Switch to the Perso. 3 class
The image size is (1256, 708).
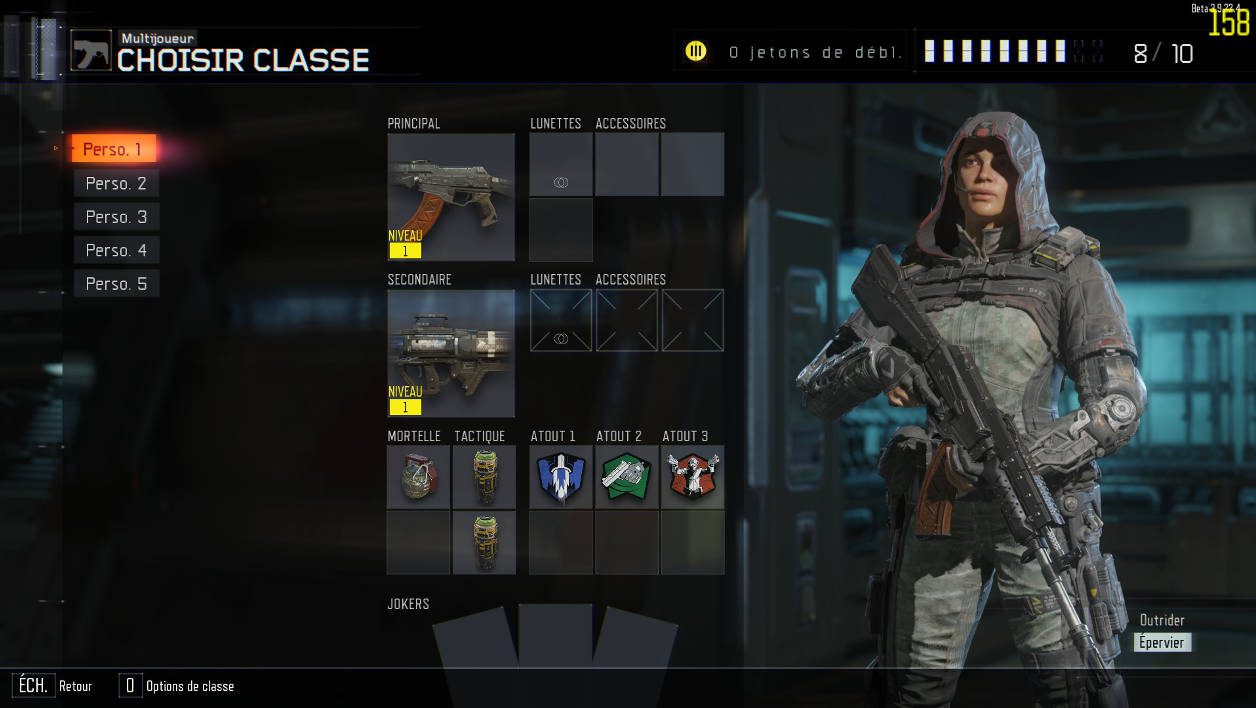116,217
